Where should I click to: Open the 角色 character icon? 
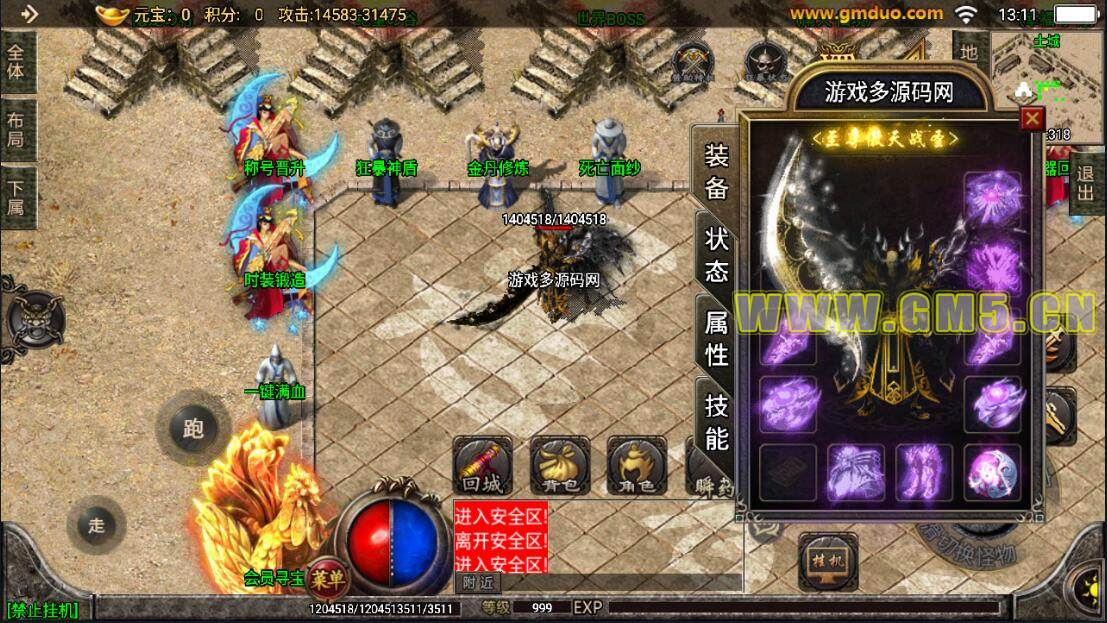tap(637, 465)
